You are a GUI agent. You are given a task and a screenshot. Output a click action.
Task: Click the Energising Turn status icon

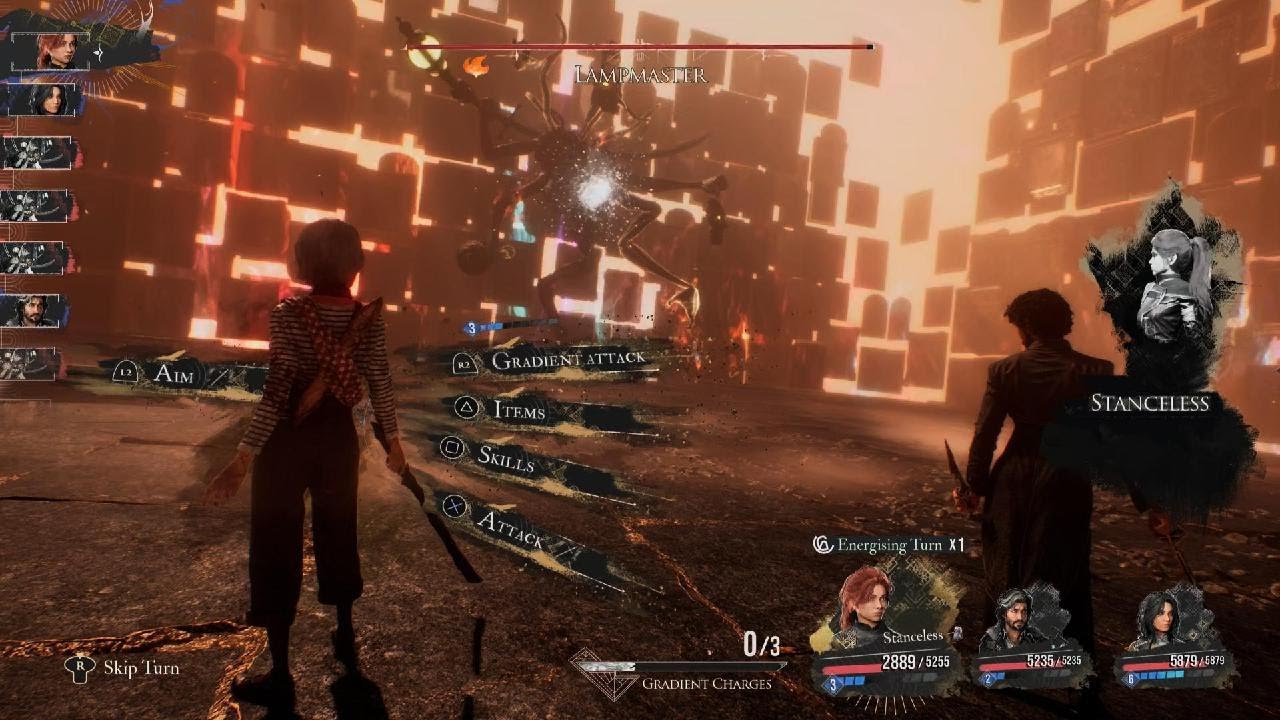pyautogui.click(x=823, y=545)
